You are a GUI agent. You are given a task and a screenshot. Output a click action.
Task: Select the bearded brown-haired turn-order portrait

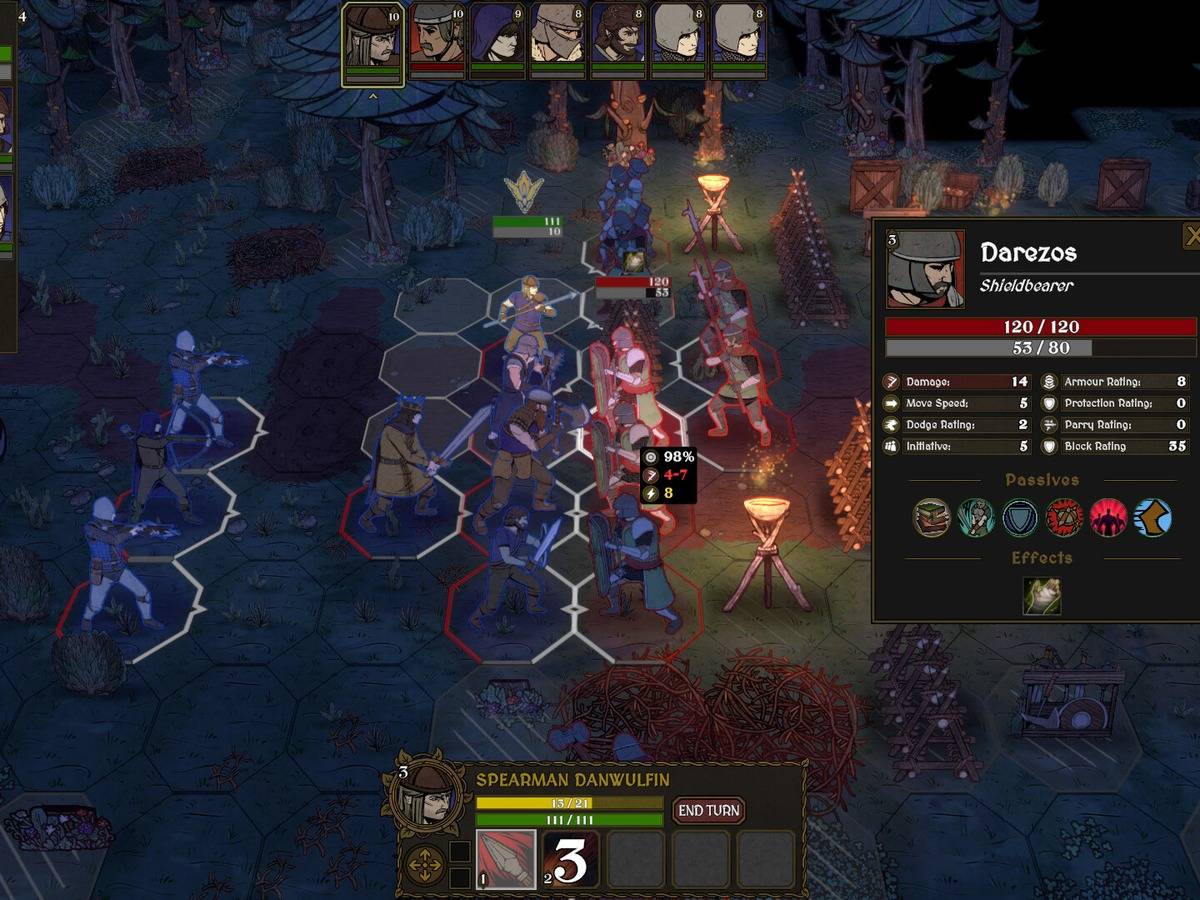[617, 39]
